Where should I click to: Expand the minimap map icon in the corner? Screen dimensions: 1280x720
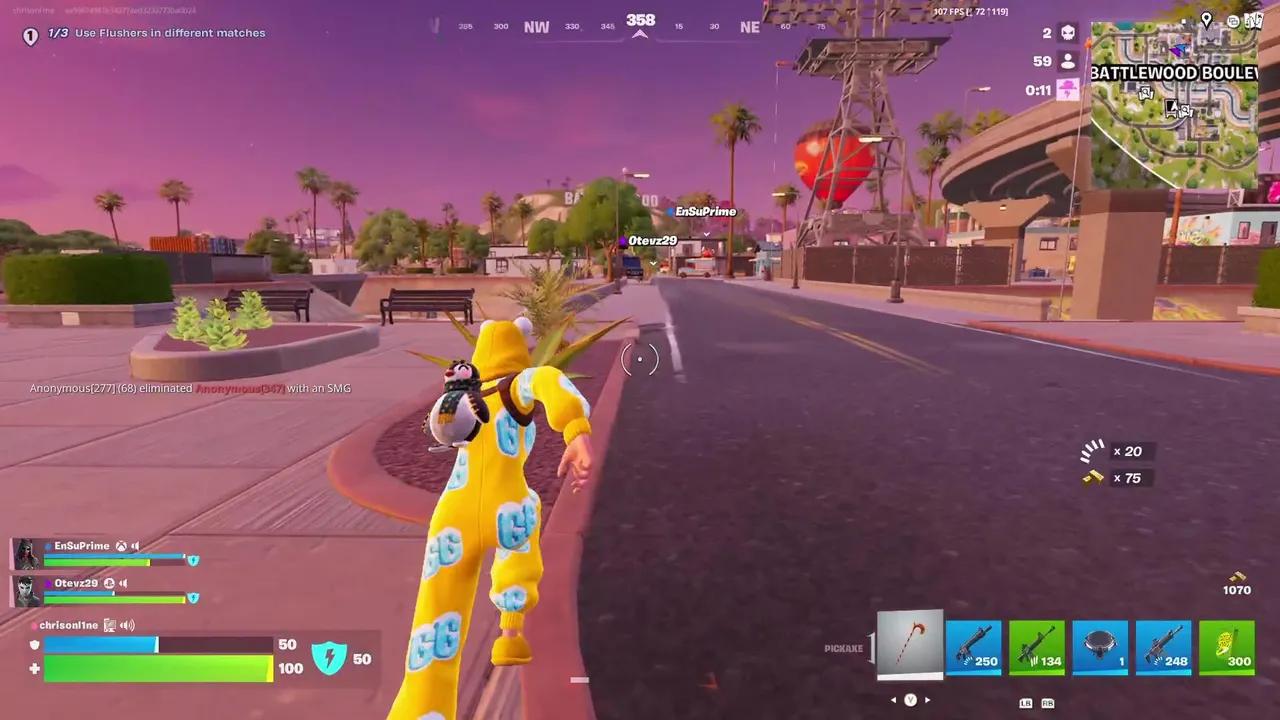coord(1254,18)
